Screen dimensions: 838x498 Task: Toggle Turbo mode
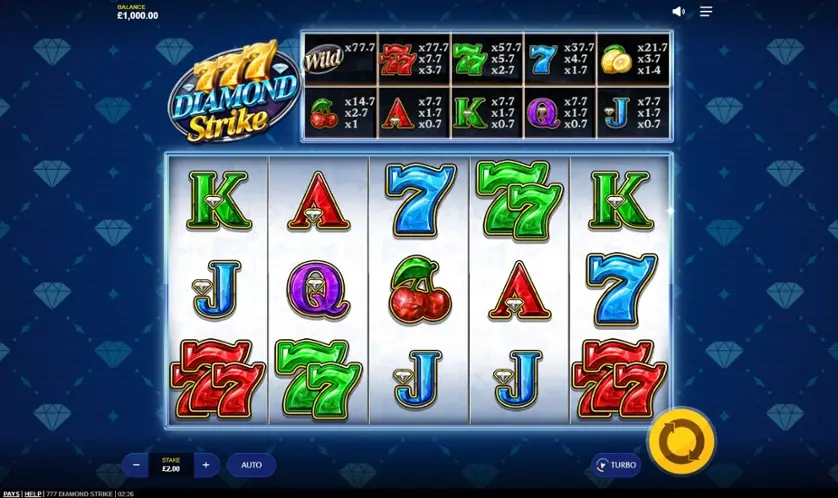click(x=615, y=465)
